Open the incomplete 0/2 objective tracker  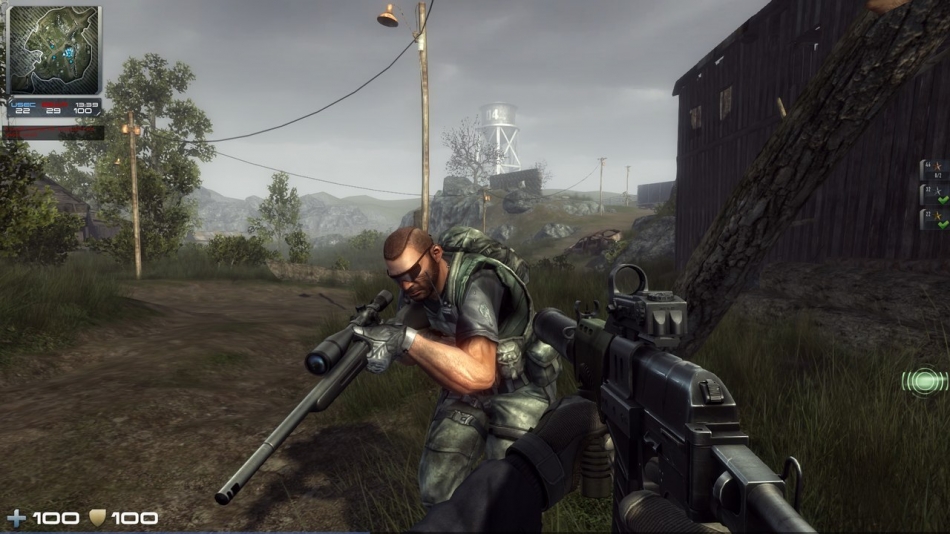tap(931, 170)
